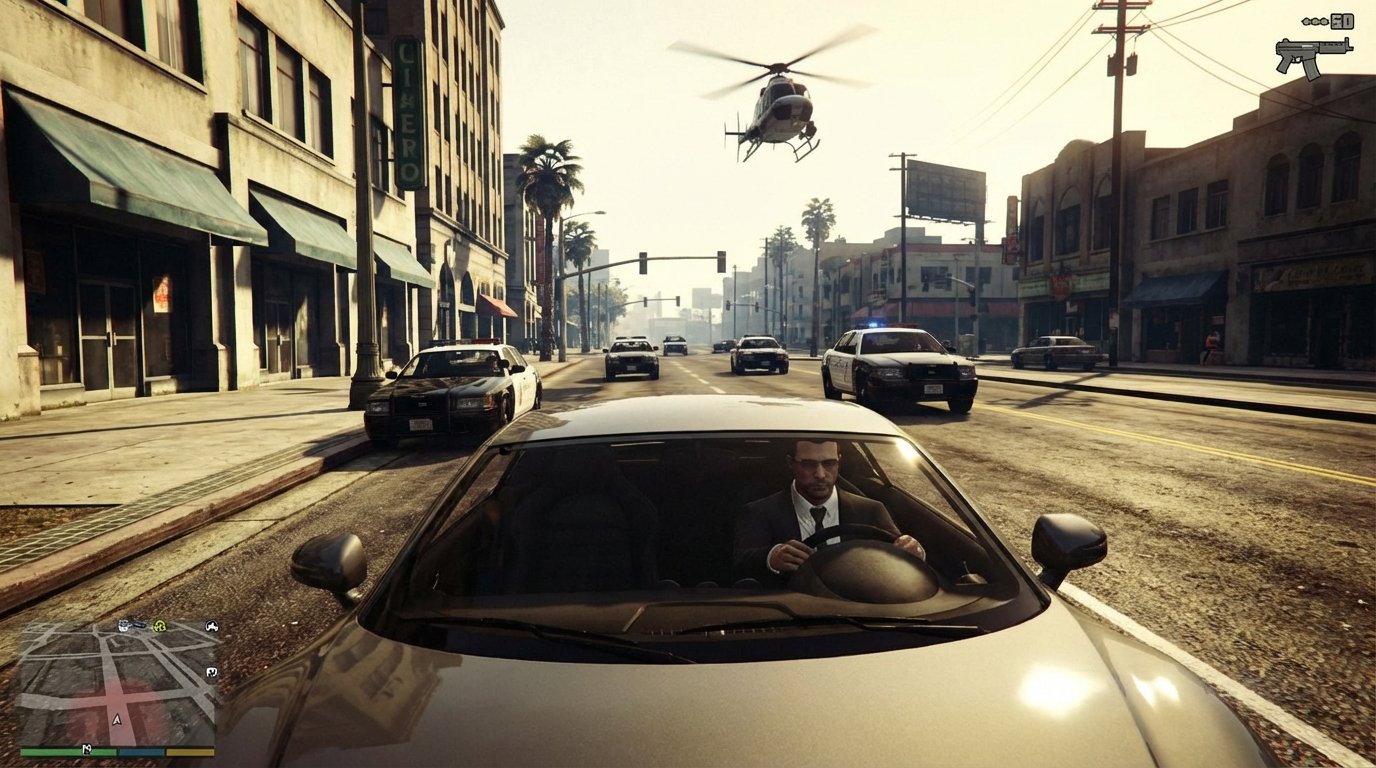Click the player arrow on the minimap
The image size is (1376, 768).
pyautogui.click(x=117, y=719)
